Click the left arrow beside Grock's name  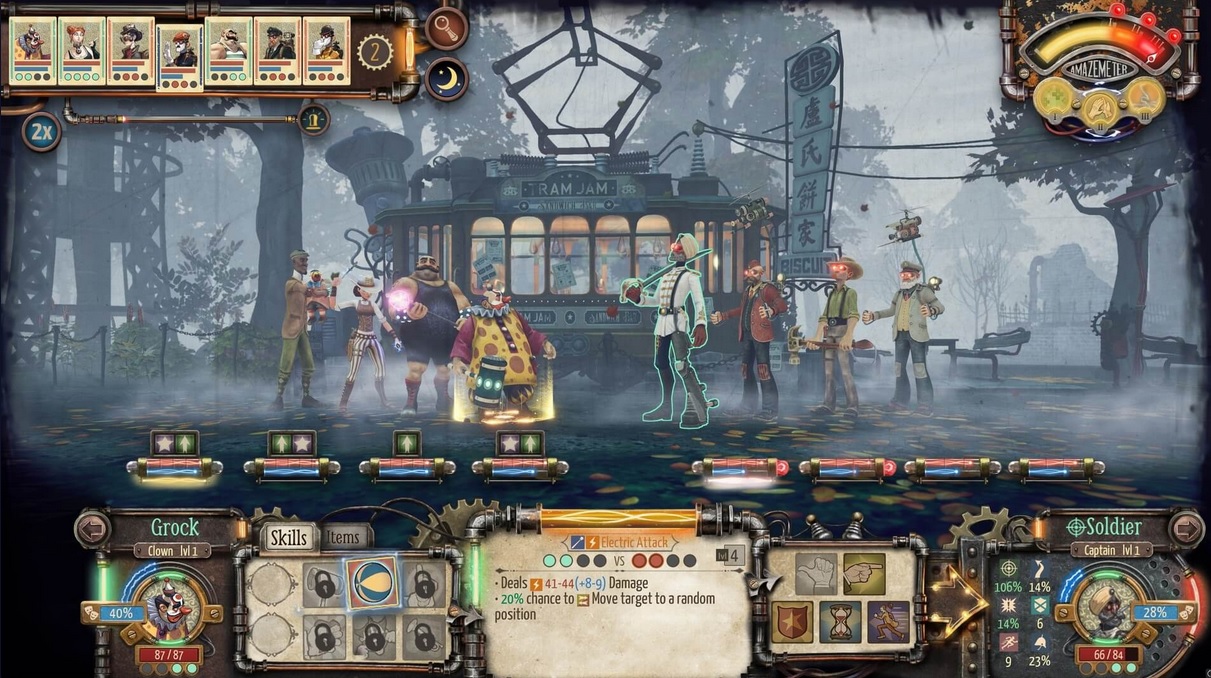[93, 528]
